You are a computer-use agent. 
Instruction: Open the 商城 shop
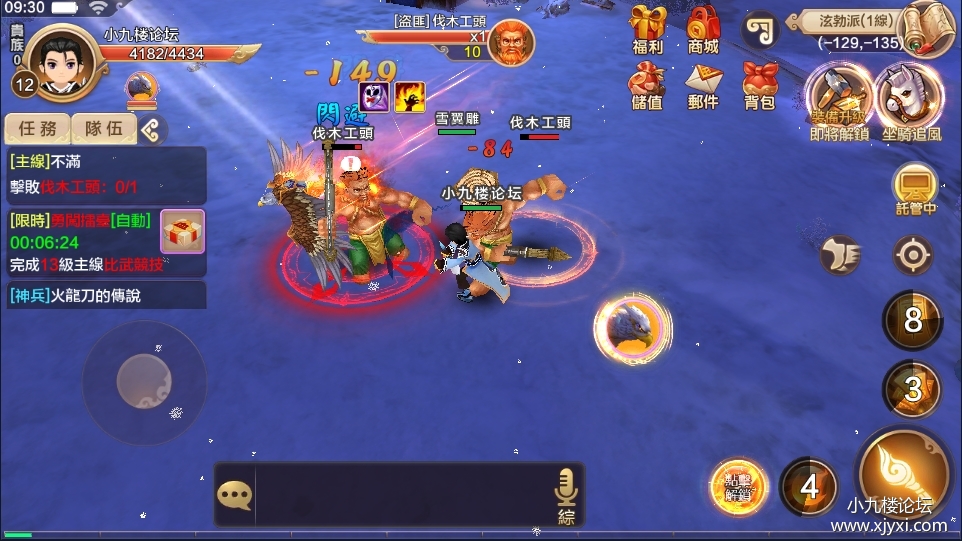[x=703, y=28]
